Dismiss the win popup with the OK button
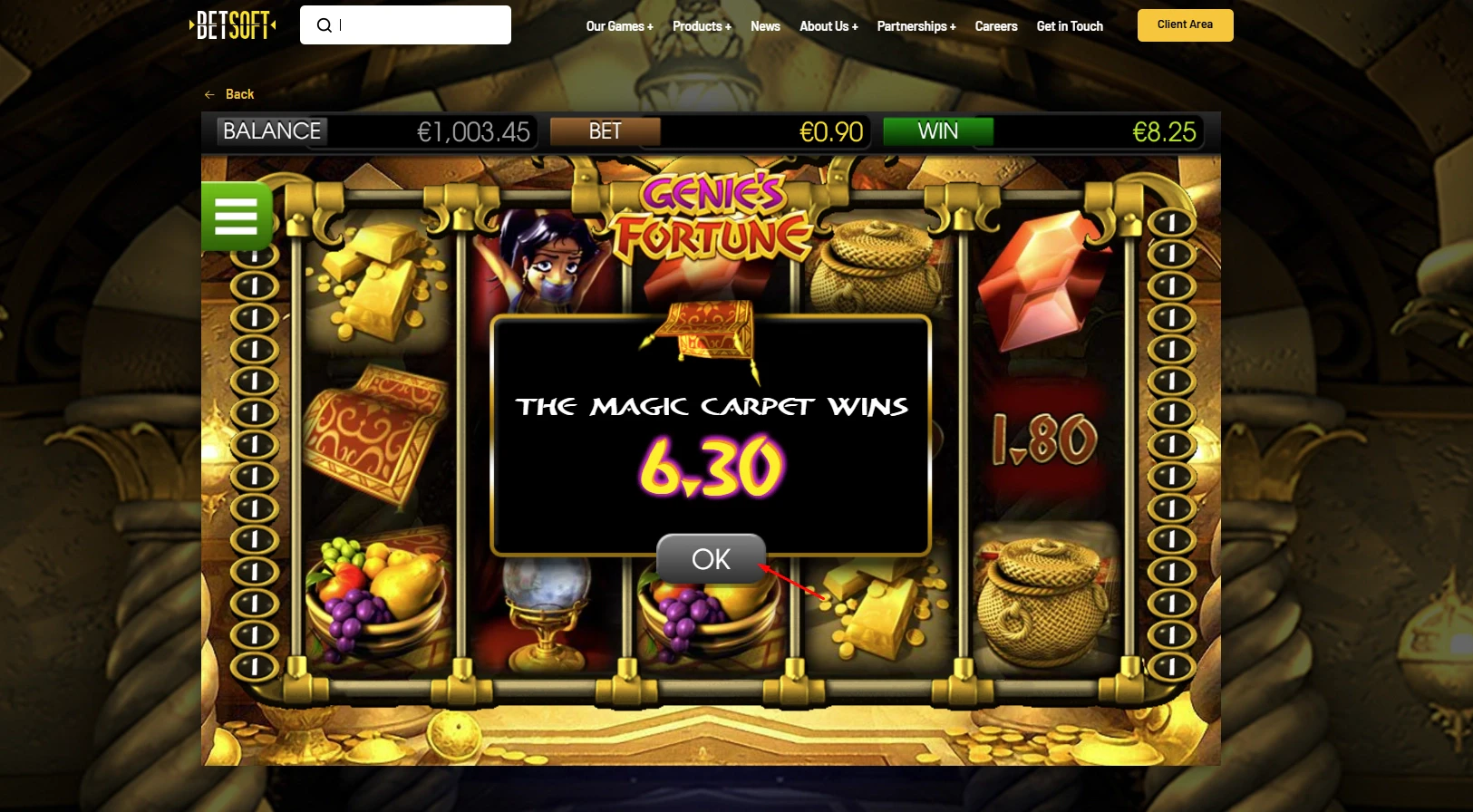 tap(711, 559)
